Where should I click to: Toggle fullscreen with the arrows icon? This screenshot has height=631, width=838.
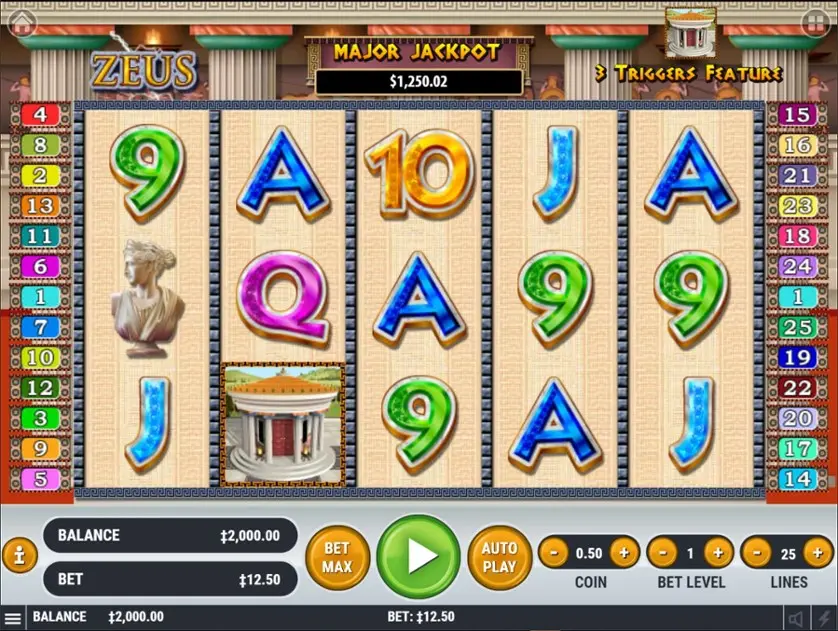tap(815, 21)
